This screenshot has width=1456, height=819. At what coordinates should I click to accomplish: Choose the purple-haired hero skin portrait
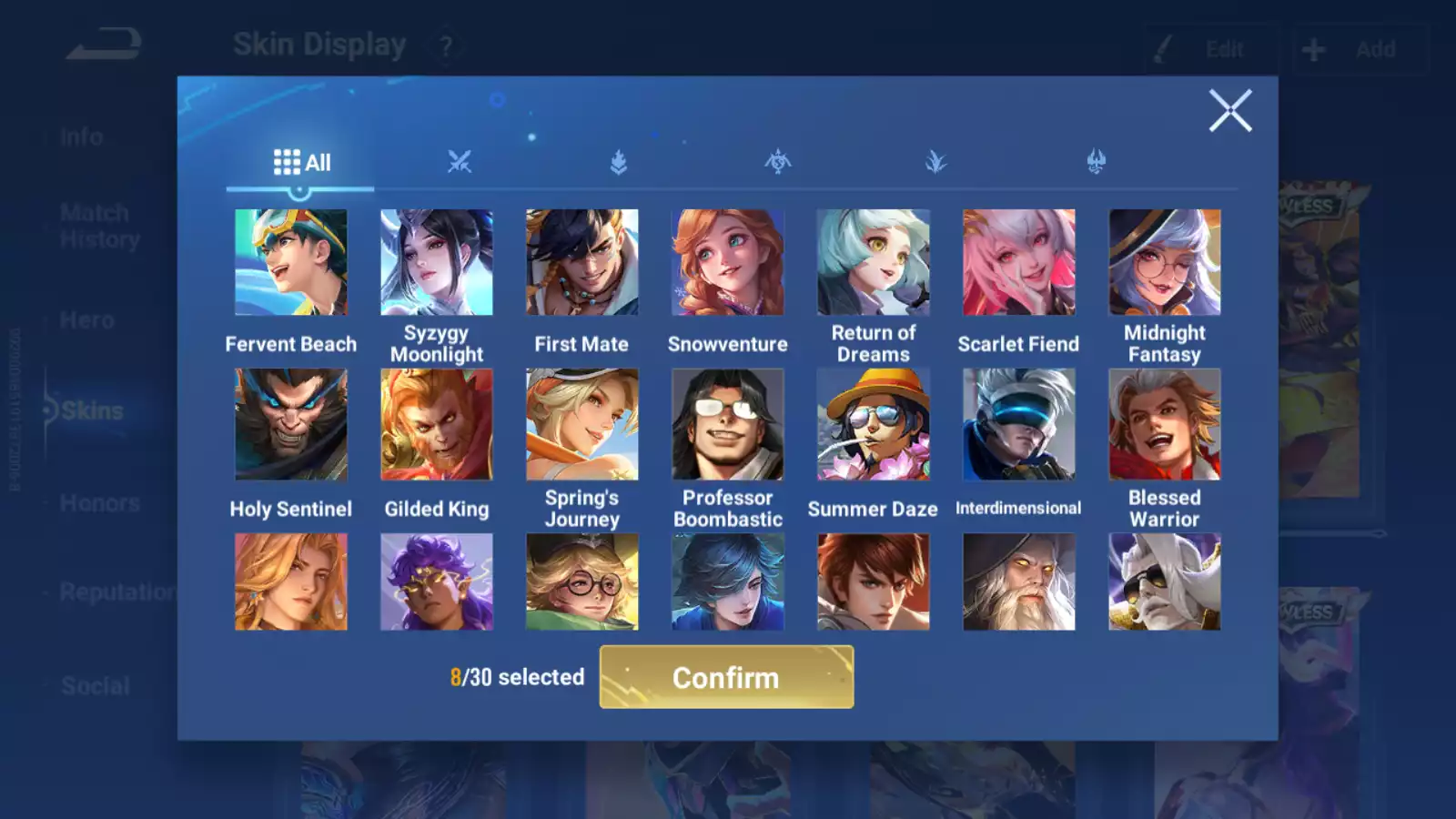[437, 581]
